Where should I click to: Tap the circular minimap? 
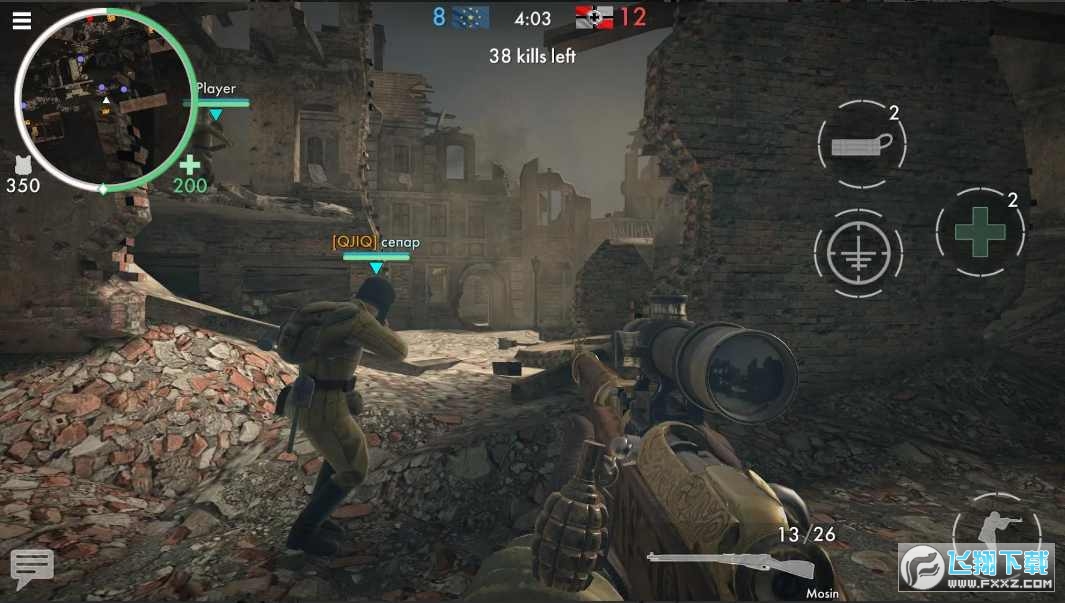pos(104,100)
